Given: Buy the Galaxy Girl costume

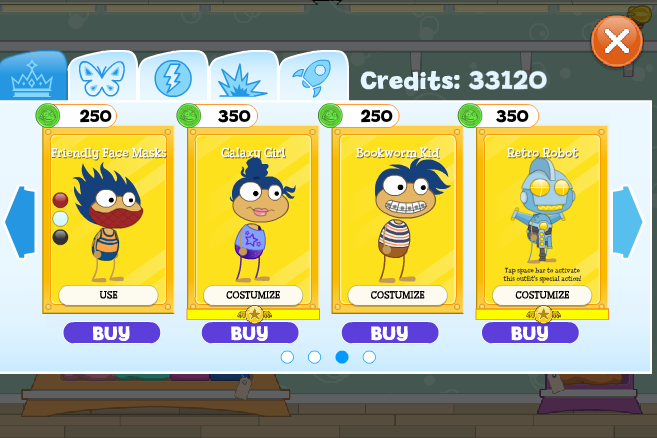Looking at the screenshot, I should [250, 333].
